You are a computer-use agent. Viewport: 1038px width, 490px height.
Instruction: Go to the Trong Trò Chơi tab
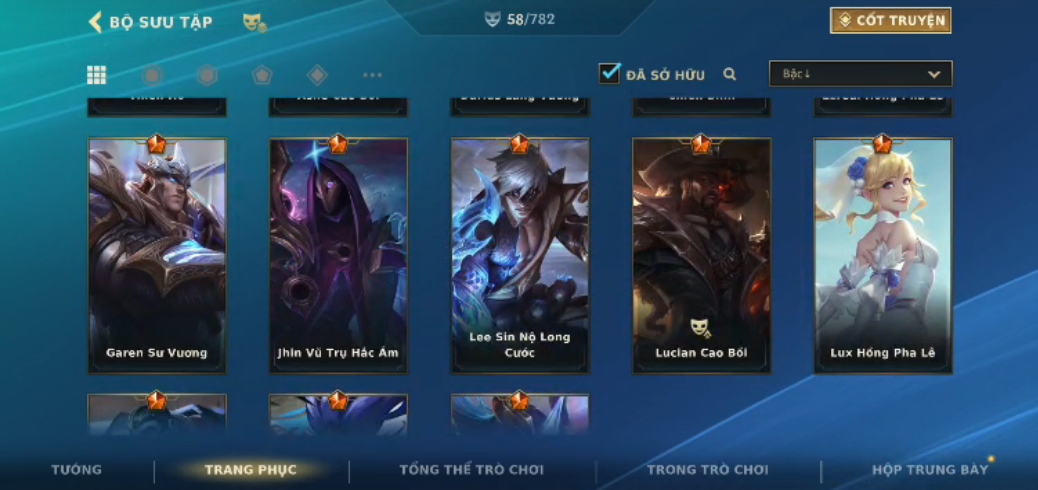708,470
